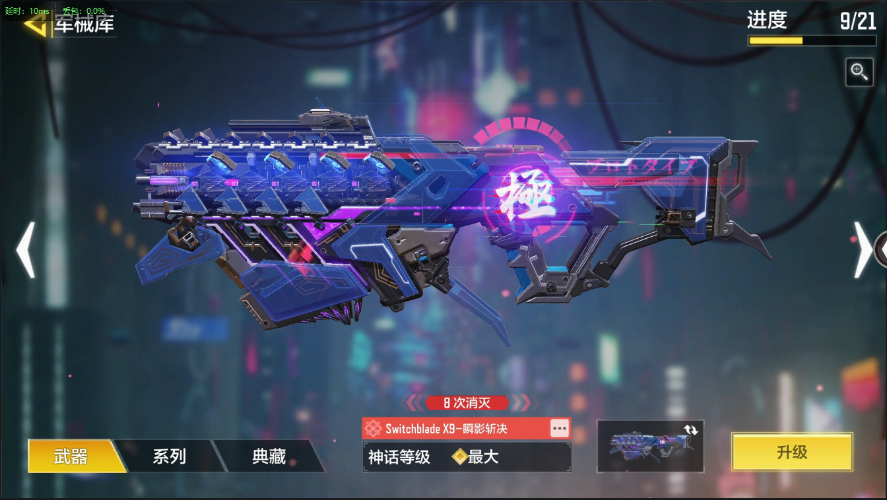Switch to the 典藏 tab

pos(268,456)
